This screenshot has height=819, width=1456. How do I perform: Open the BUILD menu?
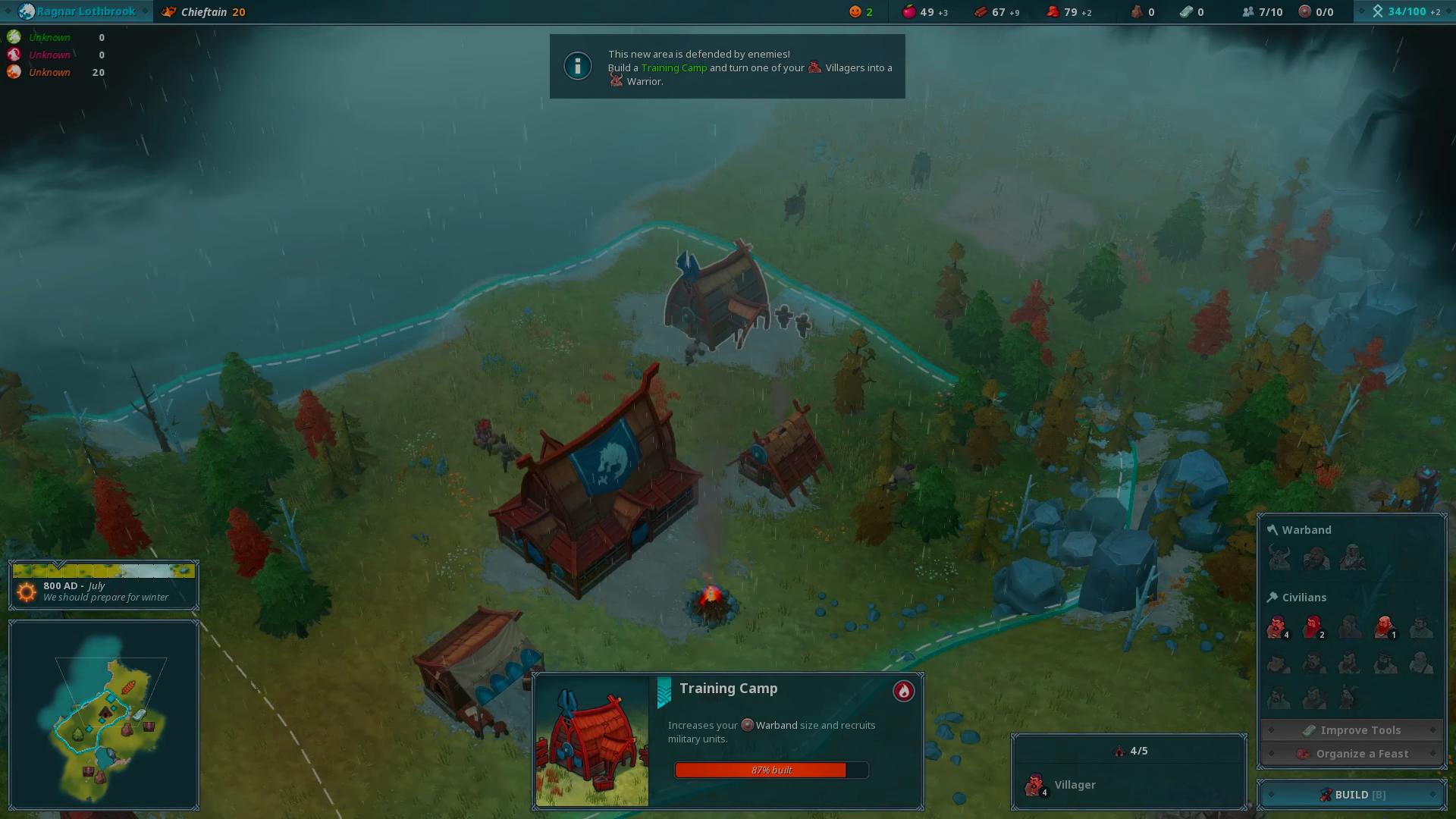point(1354,794)
